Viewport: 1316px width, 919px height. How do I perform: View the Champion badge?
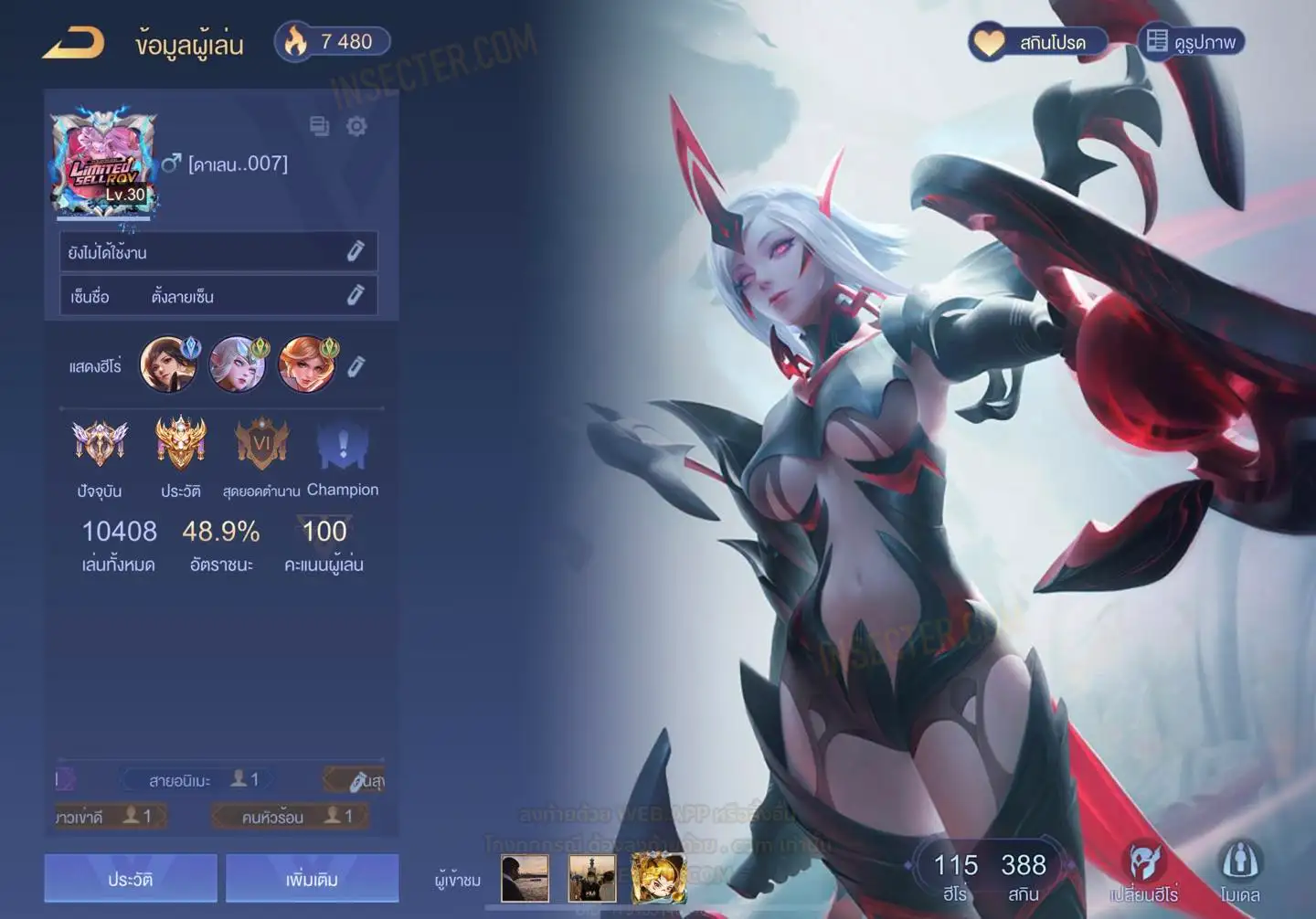343,448
